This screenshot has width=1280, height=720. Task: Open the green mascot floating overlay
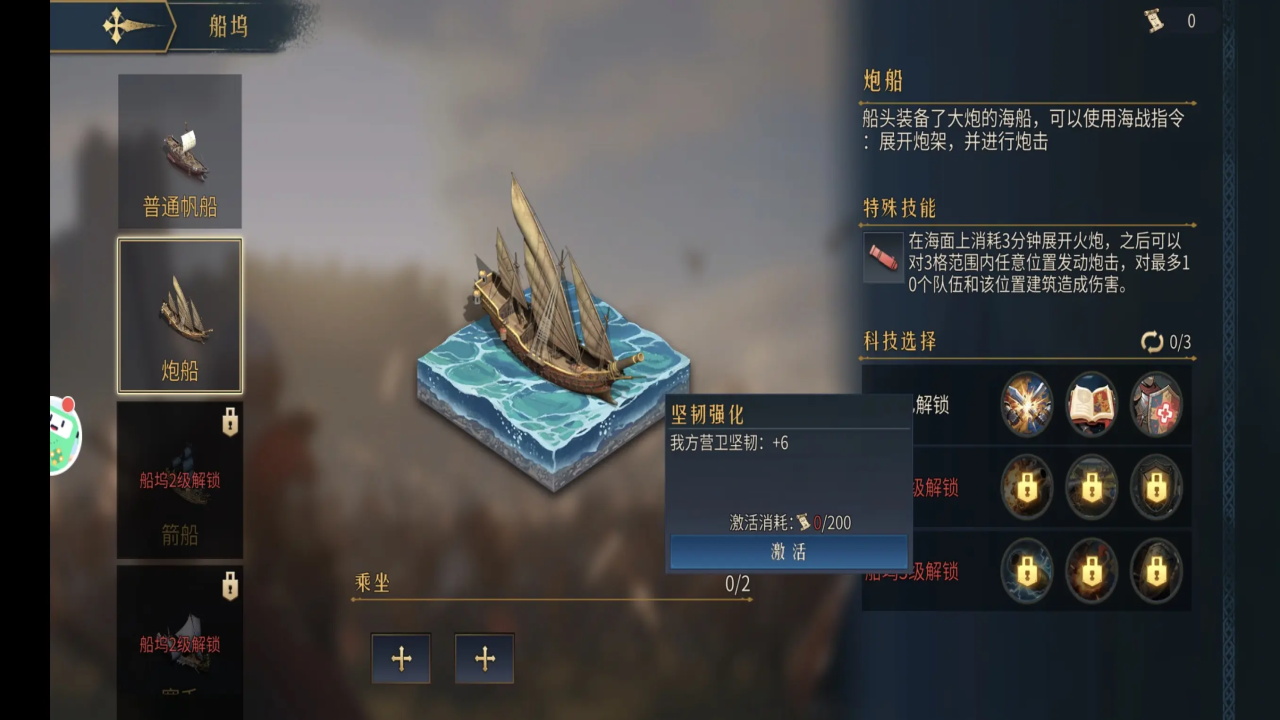pyautogui.click(x=64, y=434)
